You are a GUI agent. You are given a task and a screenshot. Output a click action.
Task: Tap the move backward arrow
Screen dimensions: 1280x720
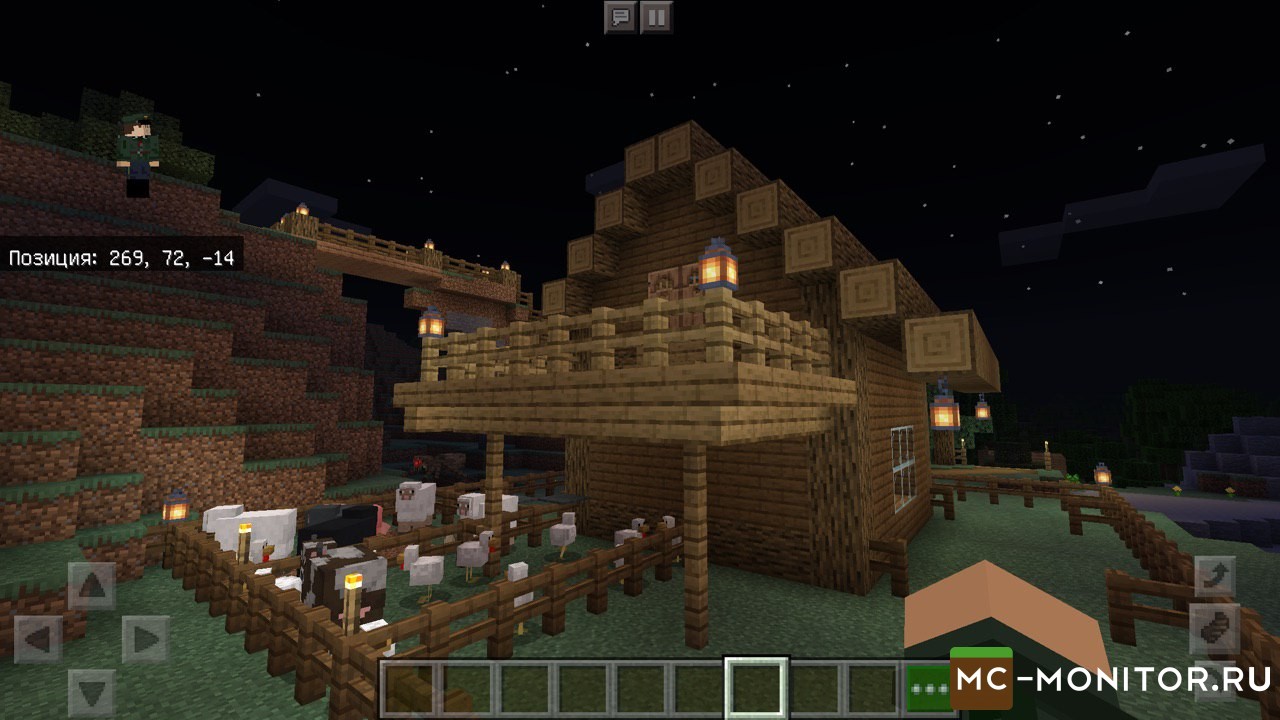point(92,692)
